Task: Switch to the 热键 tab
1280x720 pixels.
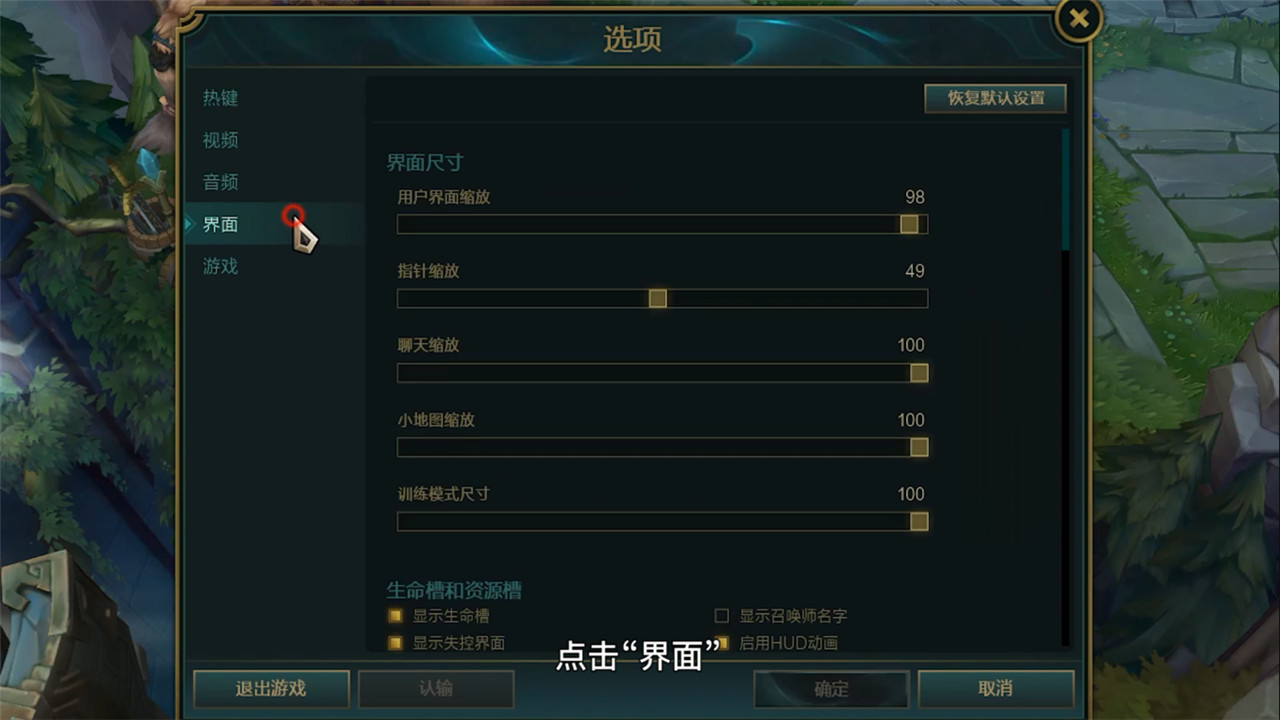Action: (x=220, y=98)
